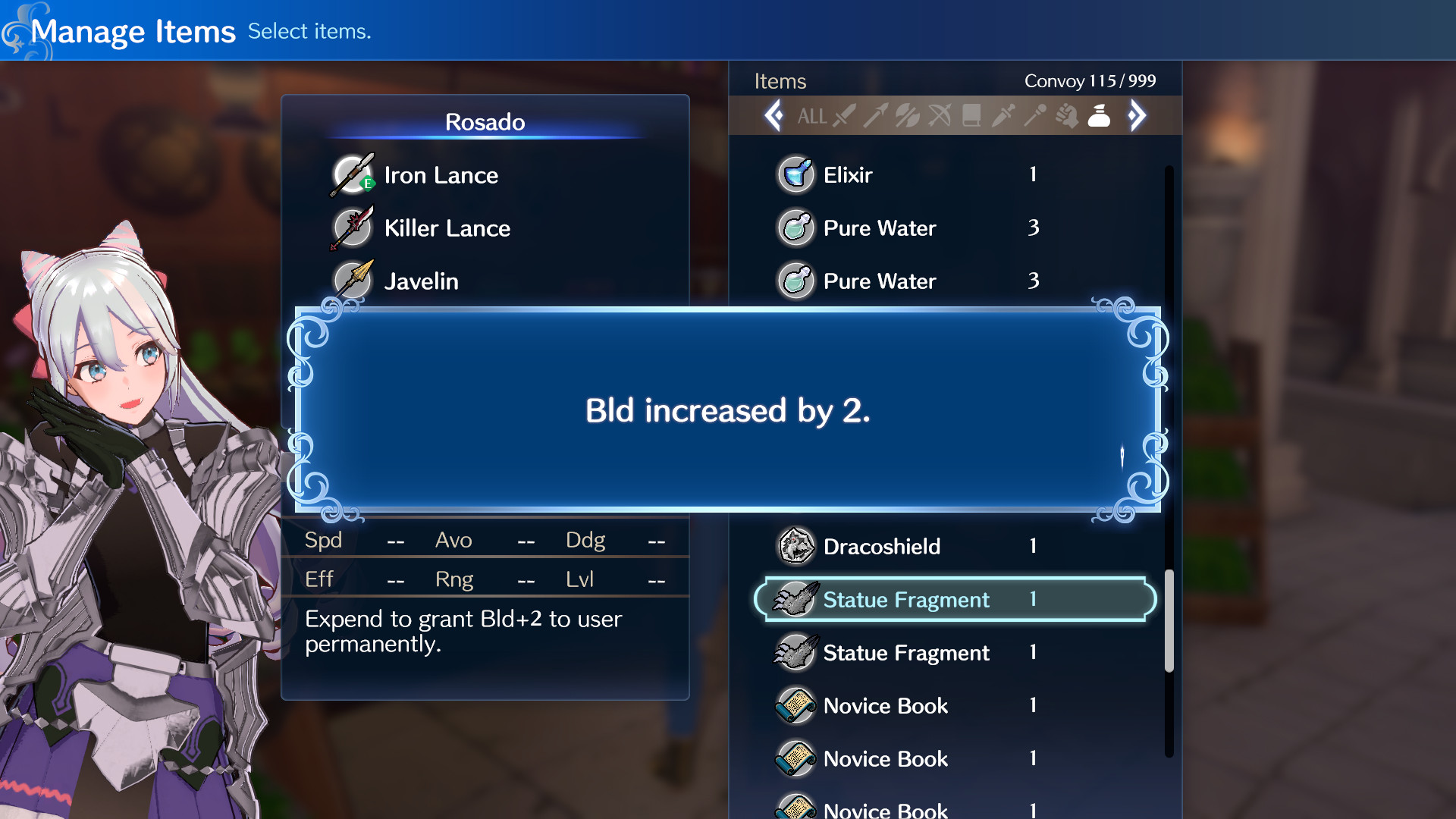Screen dimensions: 1456x819
Task: Select the fist arts filter icon
Action: (1066, 116)
